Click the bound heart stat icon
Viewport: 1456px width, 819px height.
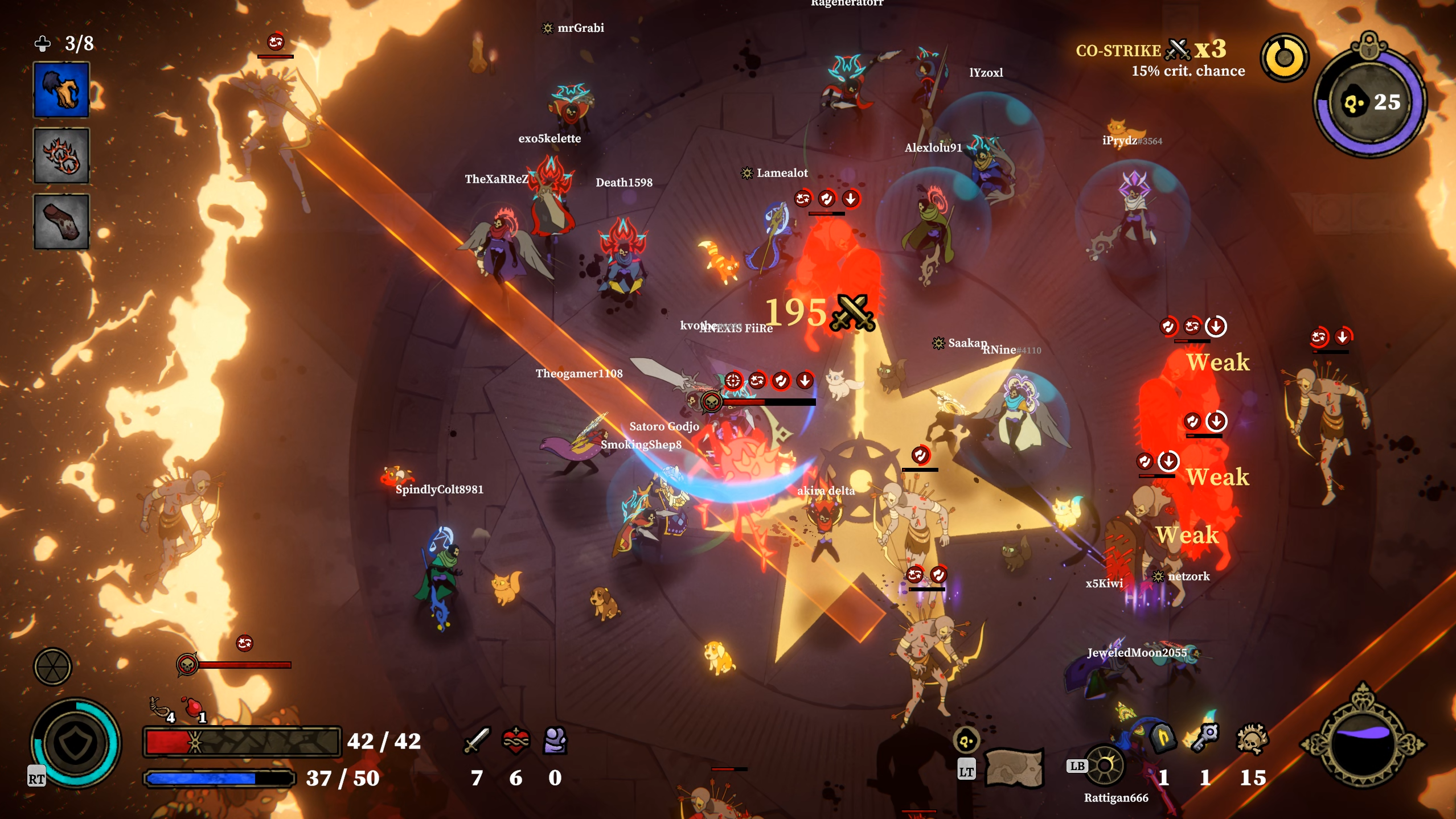tap(516, 740)
